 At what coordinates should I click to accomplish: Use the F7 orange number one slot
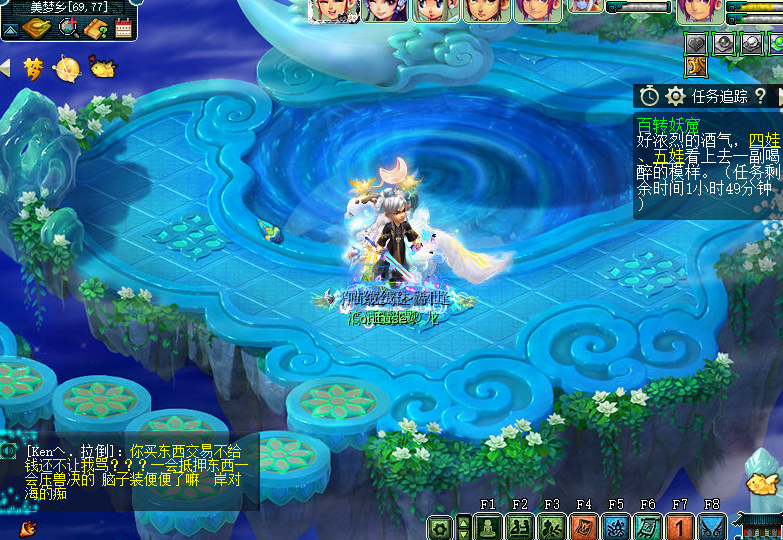click(680, 526)
